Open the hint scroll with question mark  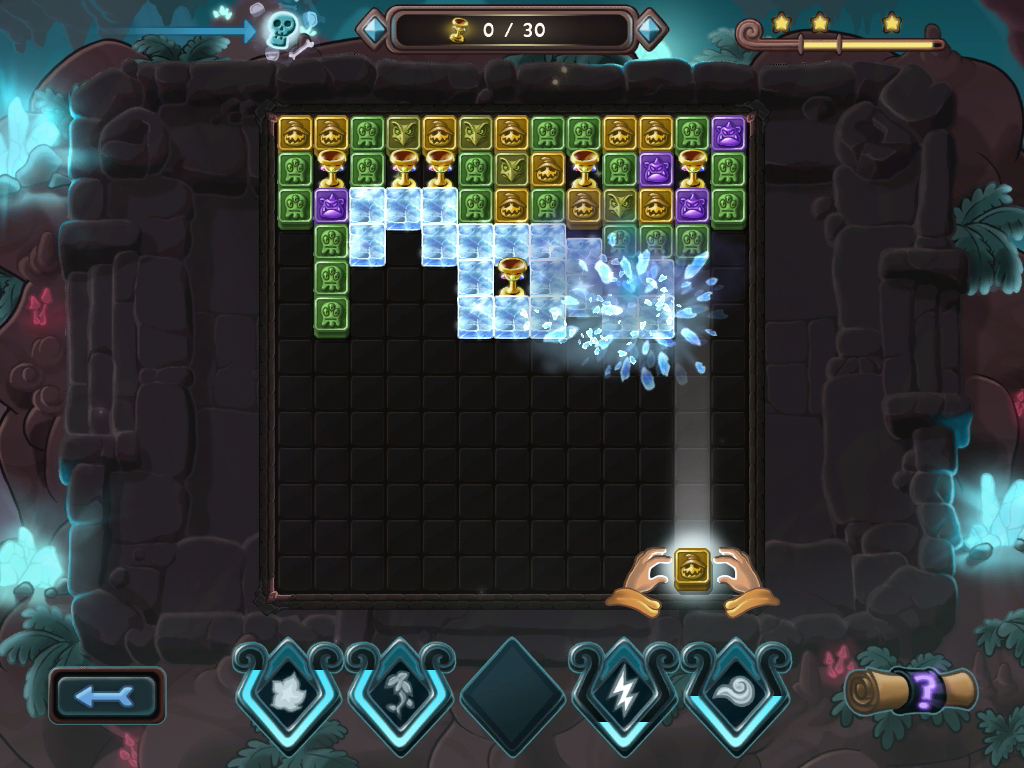[911, 690]
